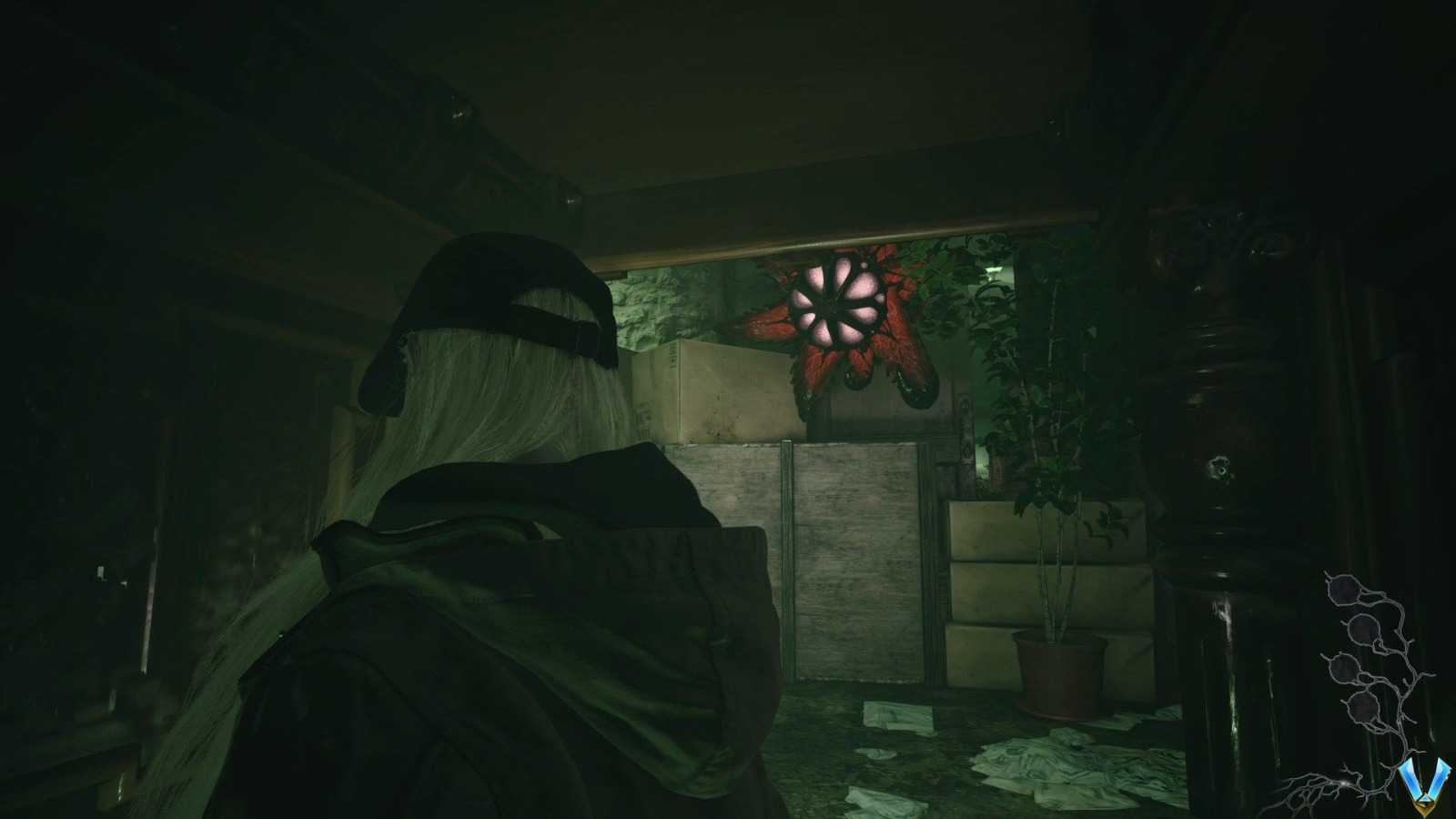
Task: Click the second bud on the HUD vine
Action: point(1362,630)
